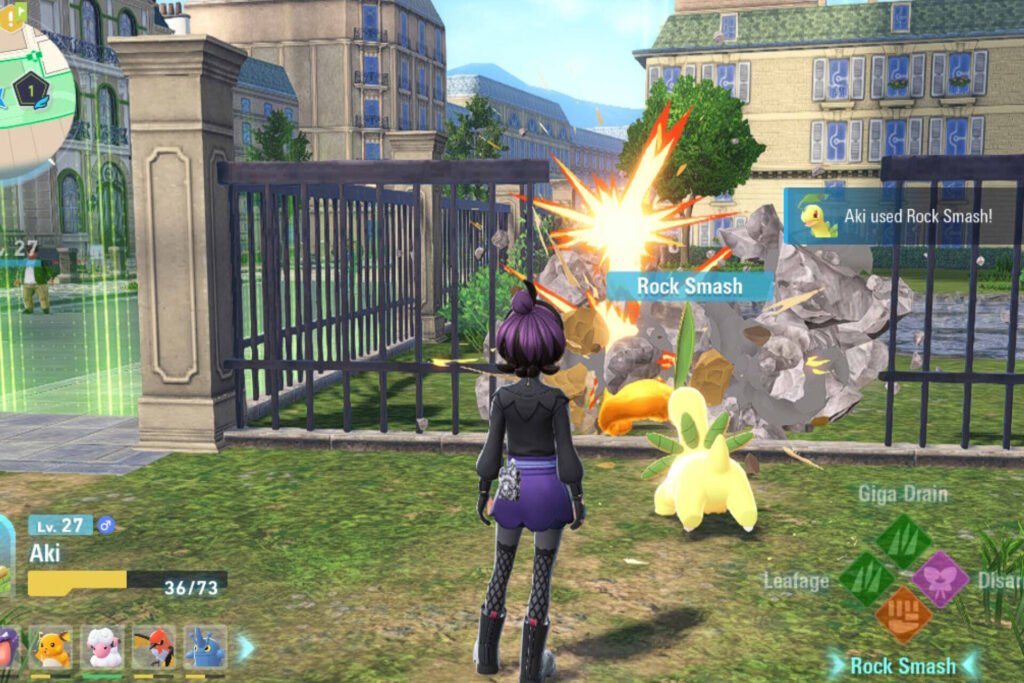Switch to Pikachu in the party bar
Viewport: 1024px width, 683px height.
pyautogui.click(x=52, y=648)
